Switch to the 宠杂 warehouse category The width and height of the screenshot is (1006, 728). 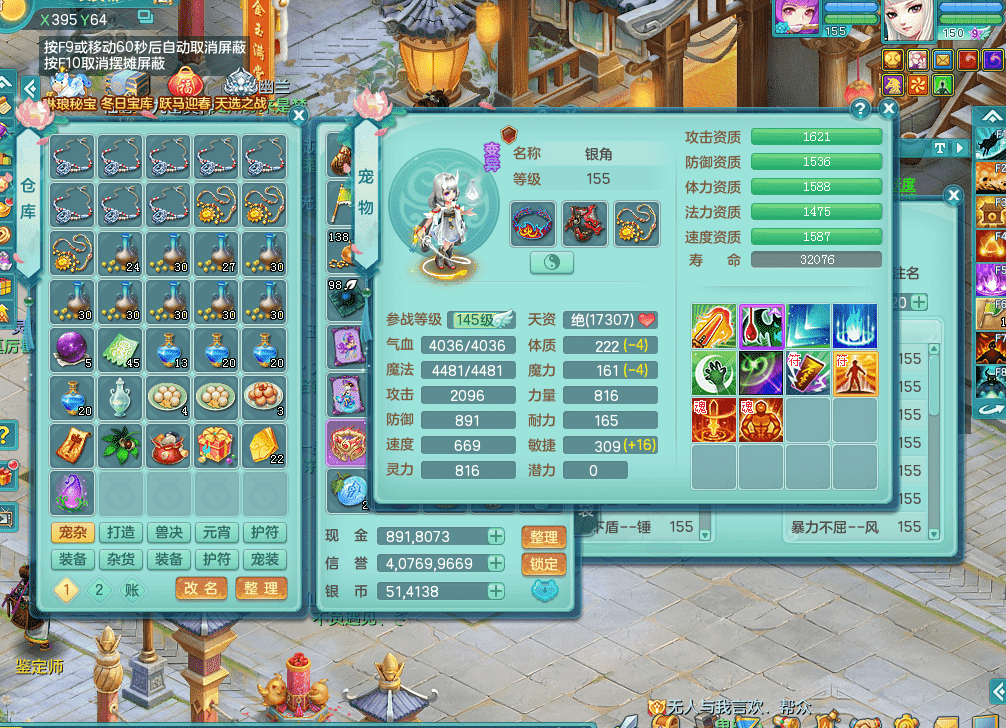point(71,533)
